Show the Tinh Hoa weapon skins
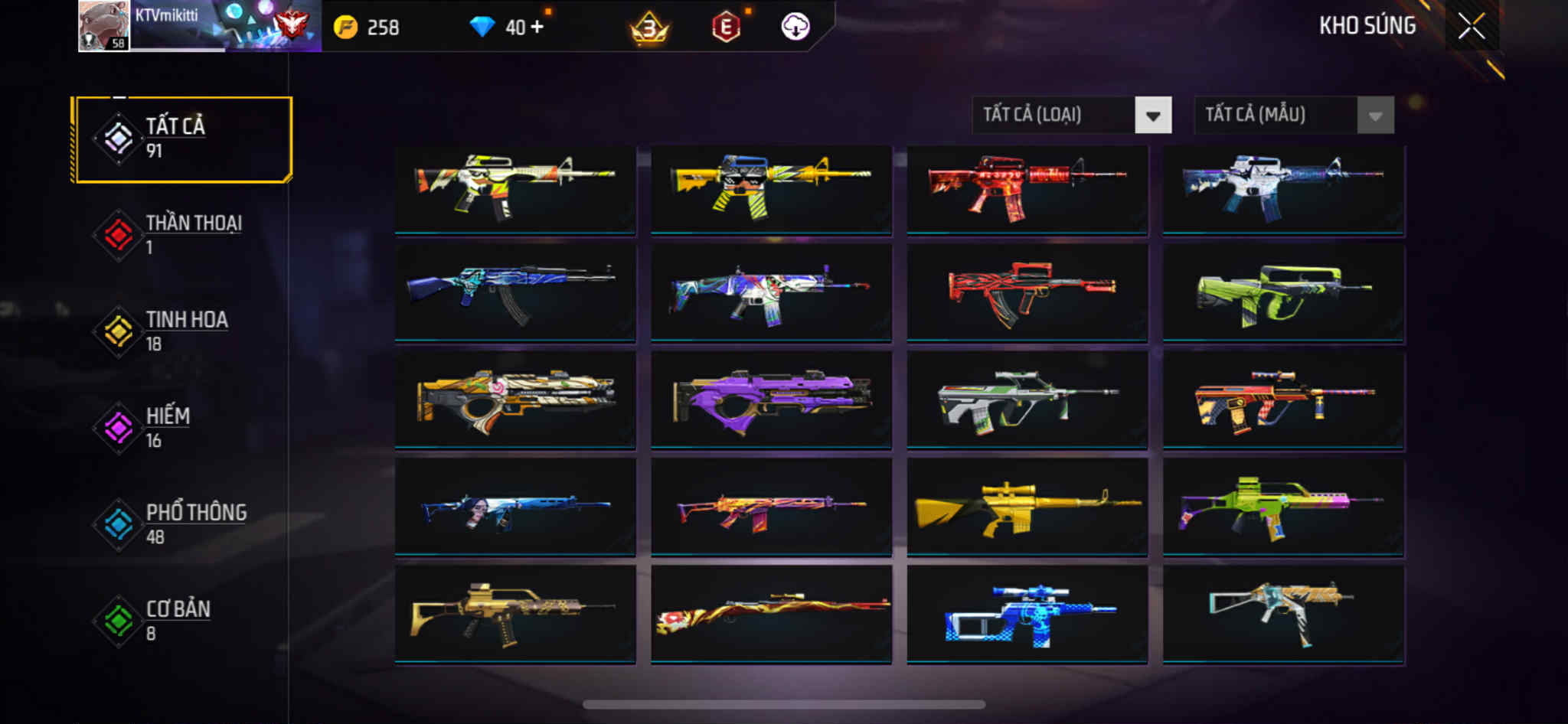This screenshot has width=1568, height=724. 182,331
